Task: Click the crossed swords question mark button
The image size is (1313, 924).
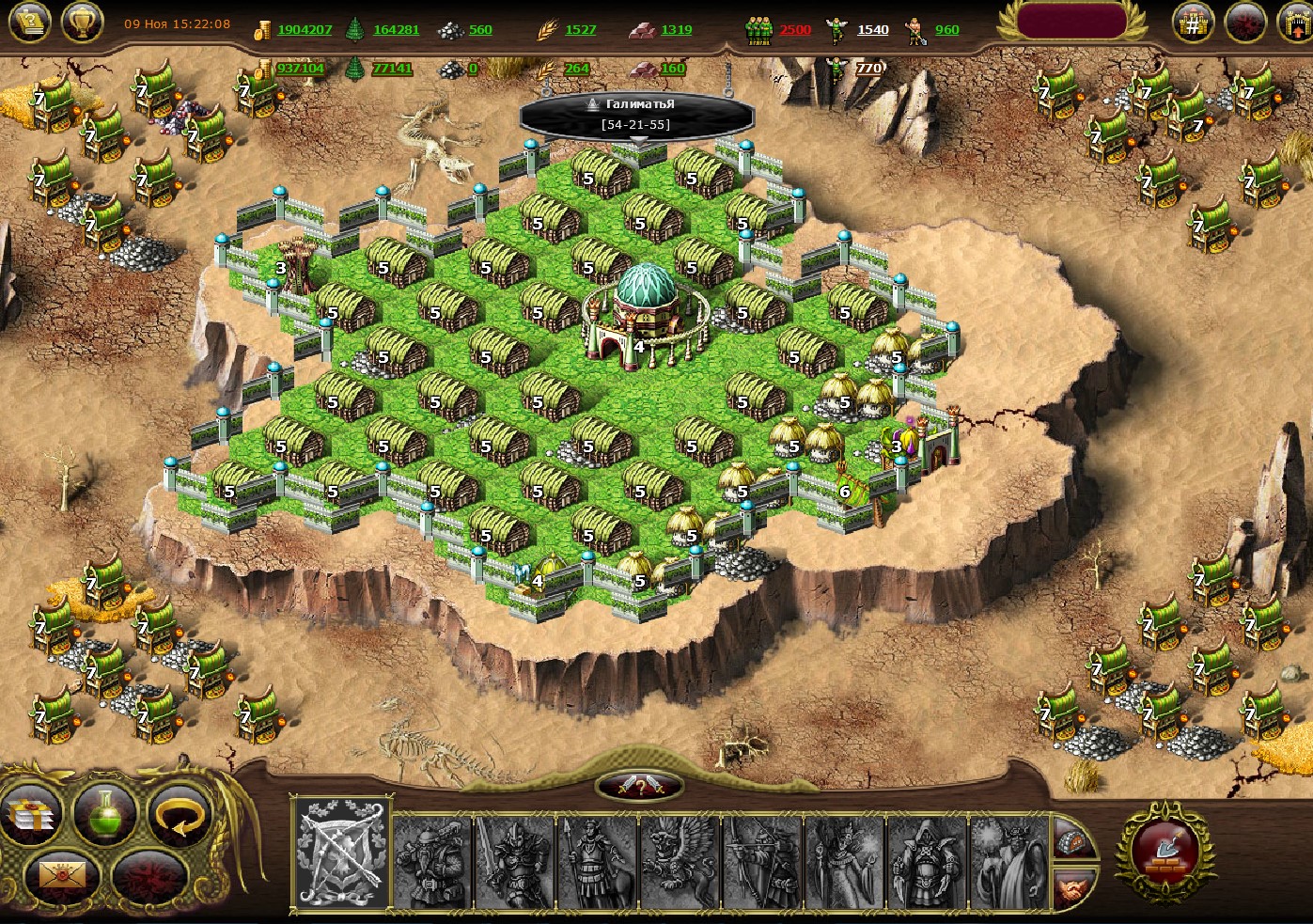Action: click(639, 787)
